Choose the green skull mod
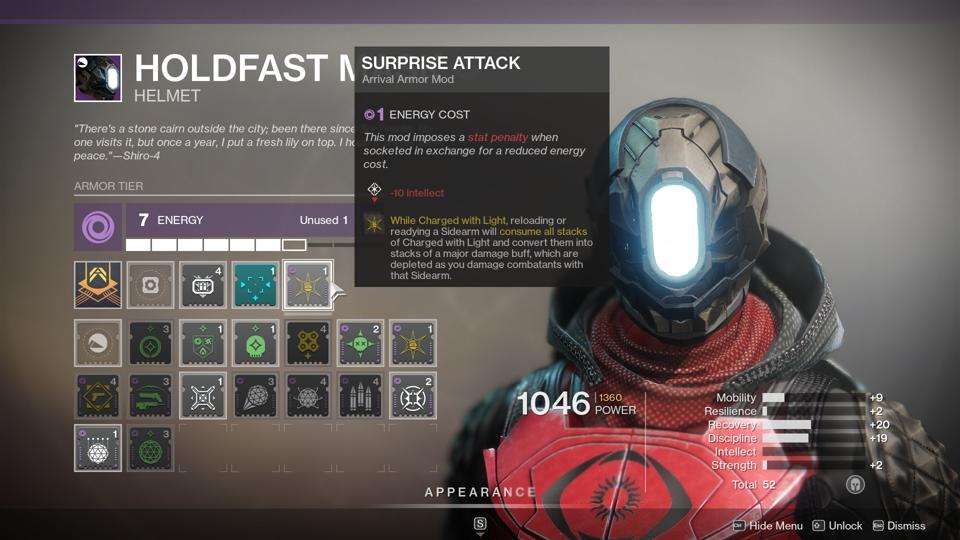 (255, 343)
